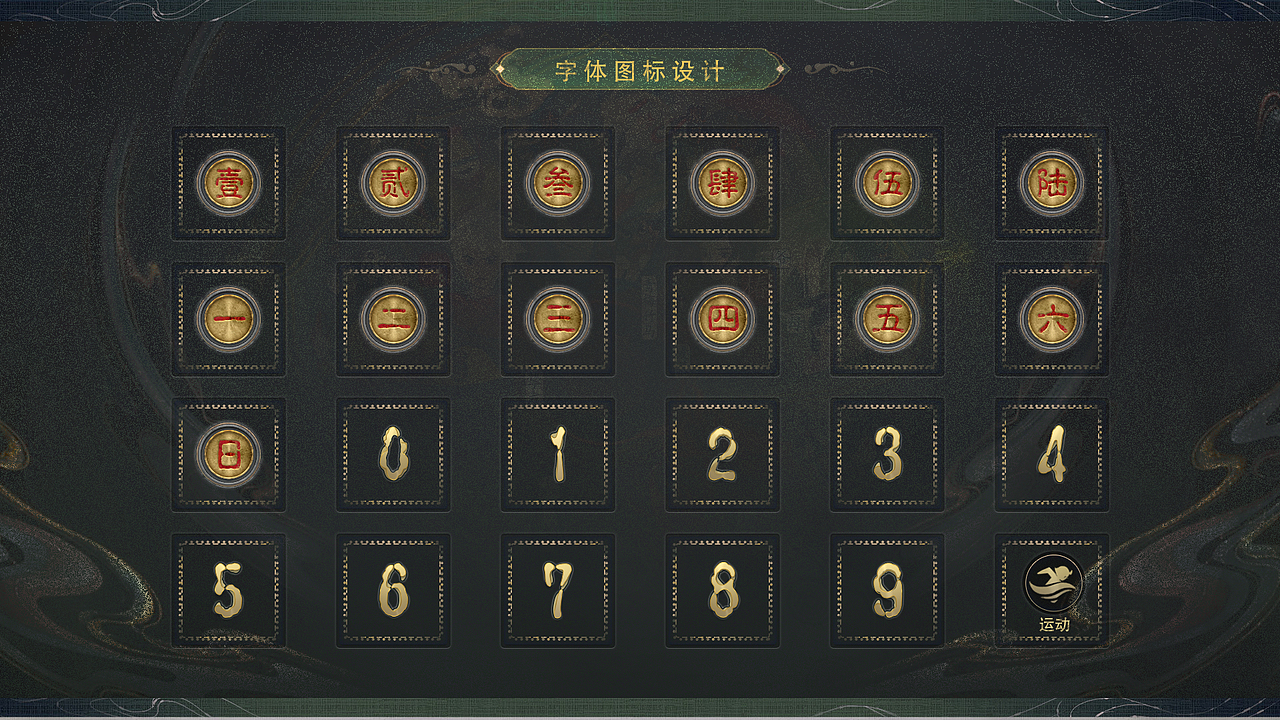Select the 壹 (one) coin icon
The image size is (1280, 720).
[228, 184]
